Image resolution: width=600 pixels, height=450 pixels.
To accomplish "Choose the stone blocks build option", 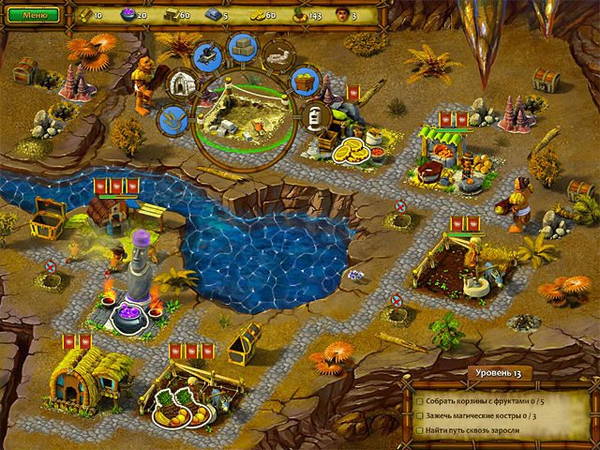I will 244,47.
